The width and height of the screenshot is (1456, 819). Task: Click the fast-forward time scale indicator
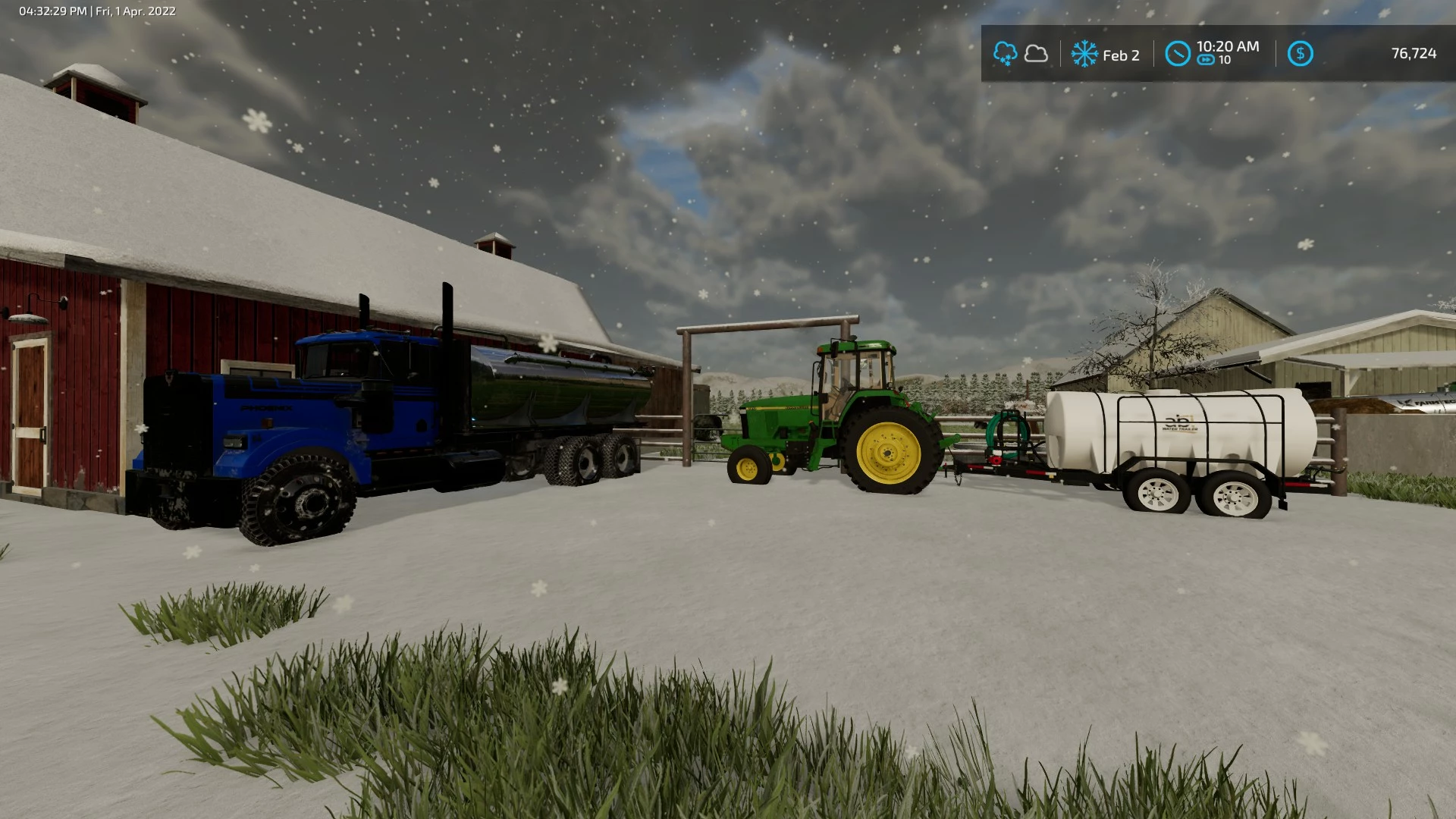point(1207,61)
